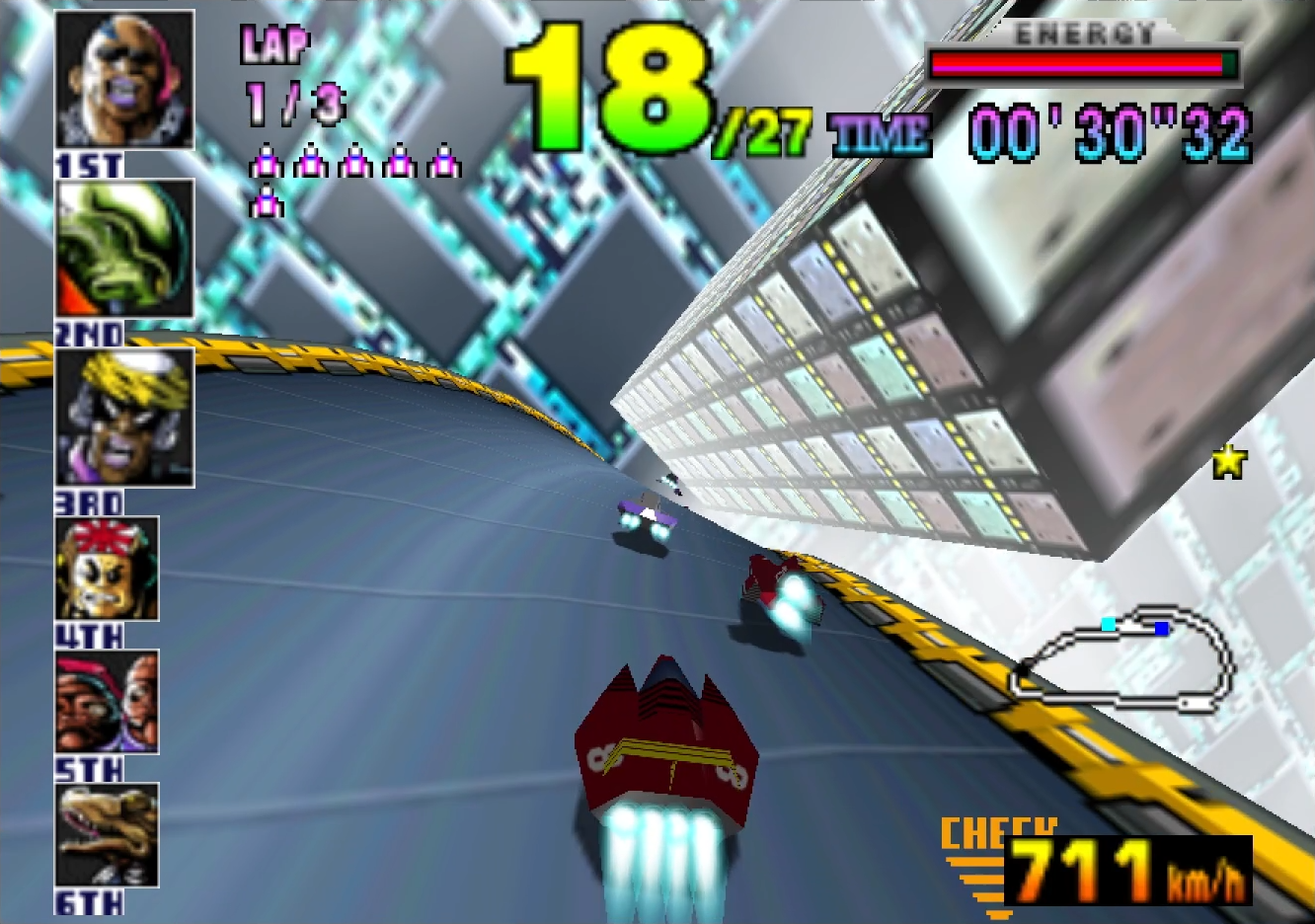The width and height of the screenshot is (1315, 924).
Task: Select the 1st place racer portrait
Action: point(124,81)
